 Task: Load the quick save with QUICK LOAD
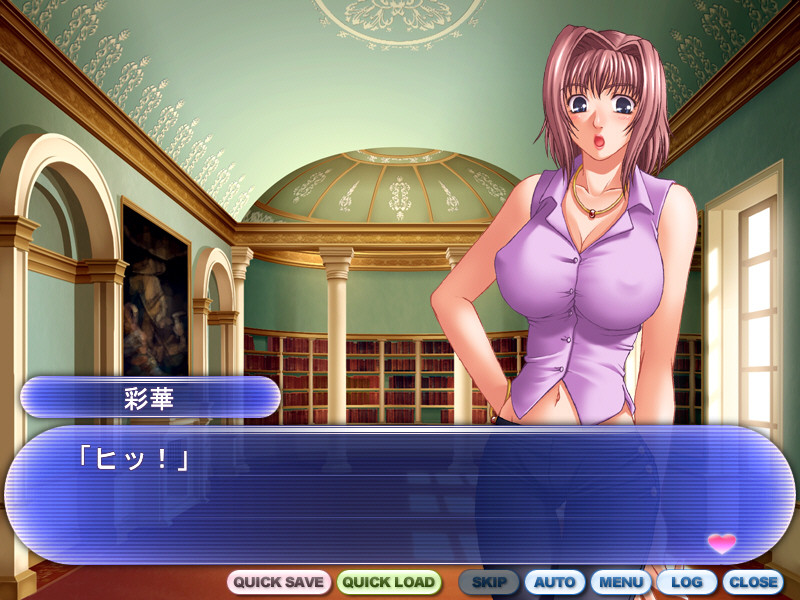pyautogui.click(x=389, y=582)
